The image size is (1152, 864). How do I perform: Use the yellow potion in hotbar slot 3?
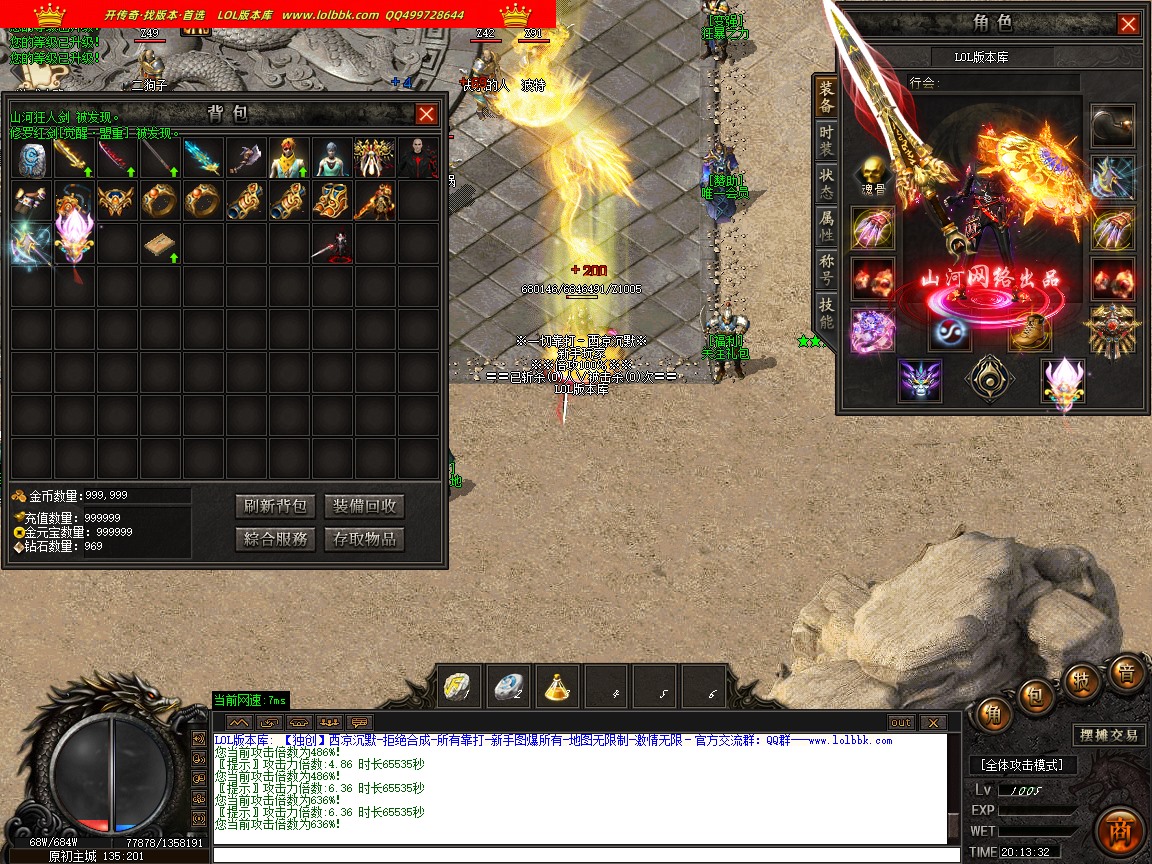point(558,686)
